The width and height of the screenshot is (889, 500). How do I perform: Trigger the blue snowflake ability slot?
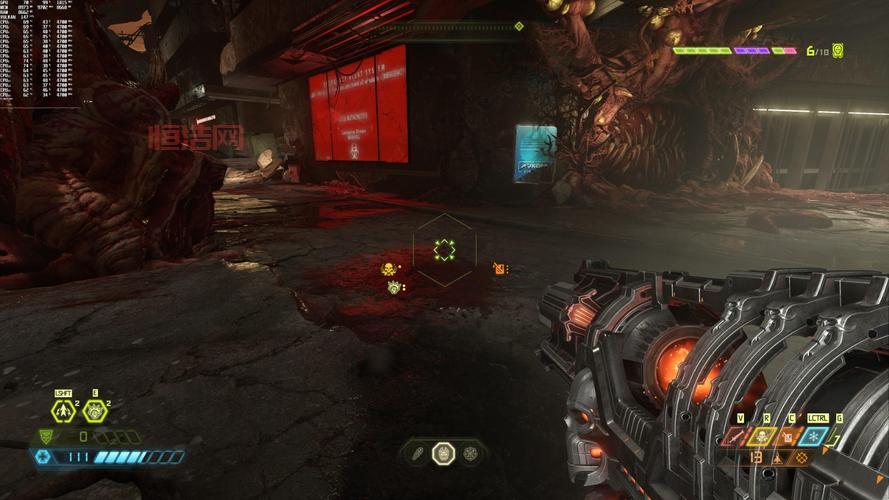812,436
